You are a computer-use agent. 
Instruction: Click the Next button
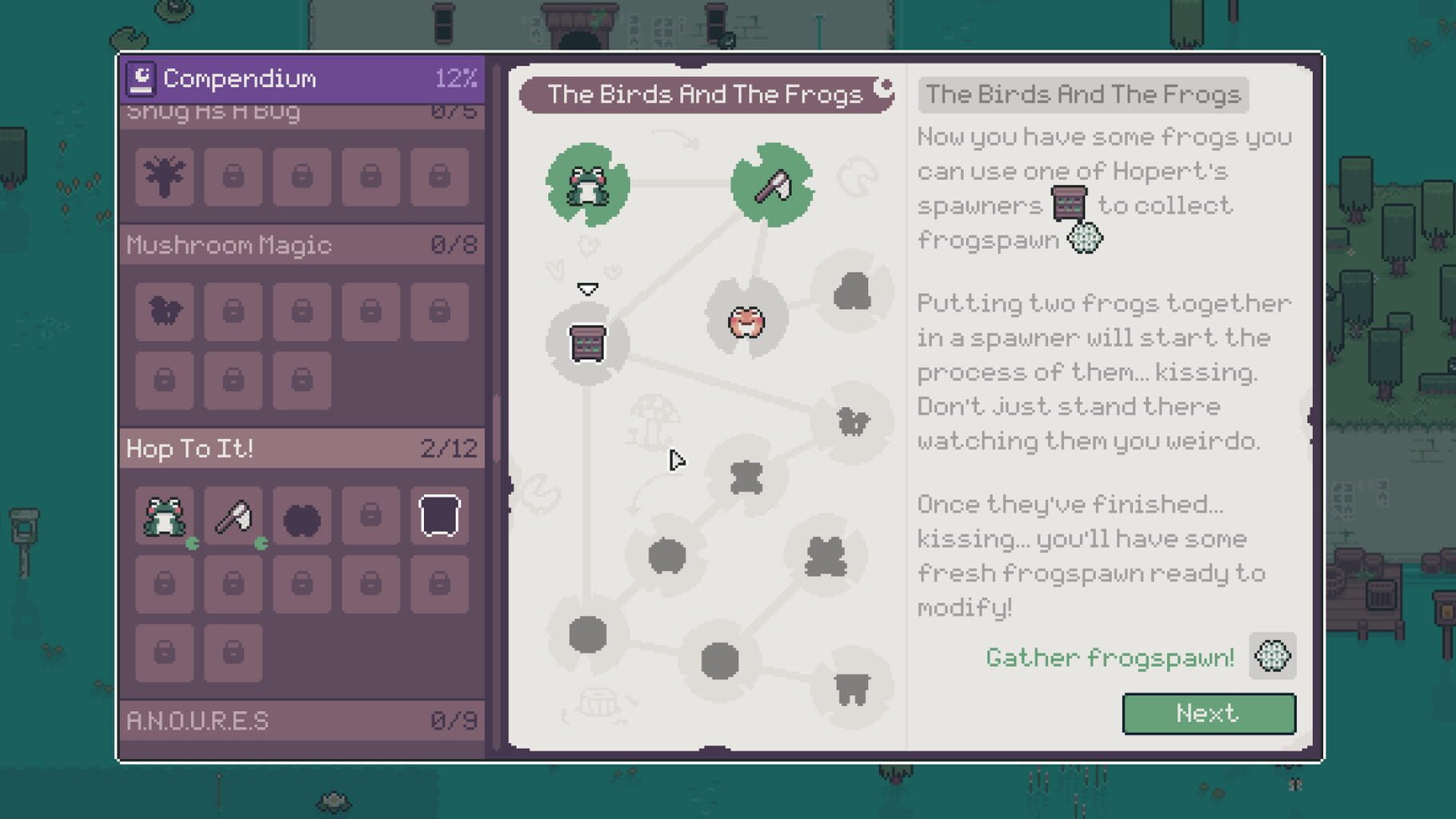(1208, 713)
